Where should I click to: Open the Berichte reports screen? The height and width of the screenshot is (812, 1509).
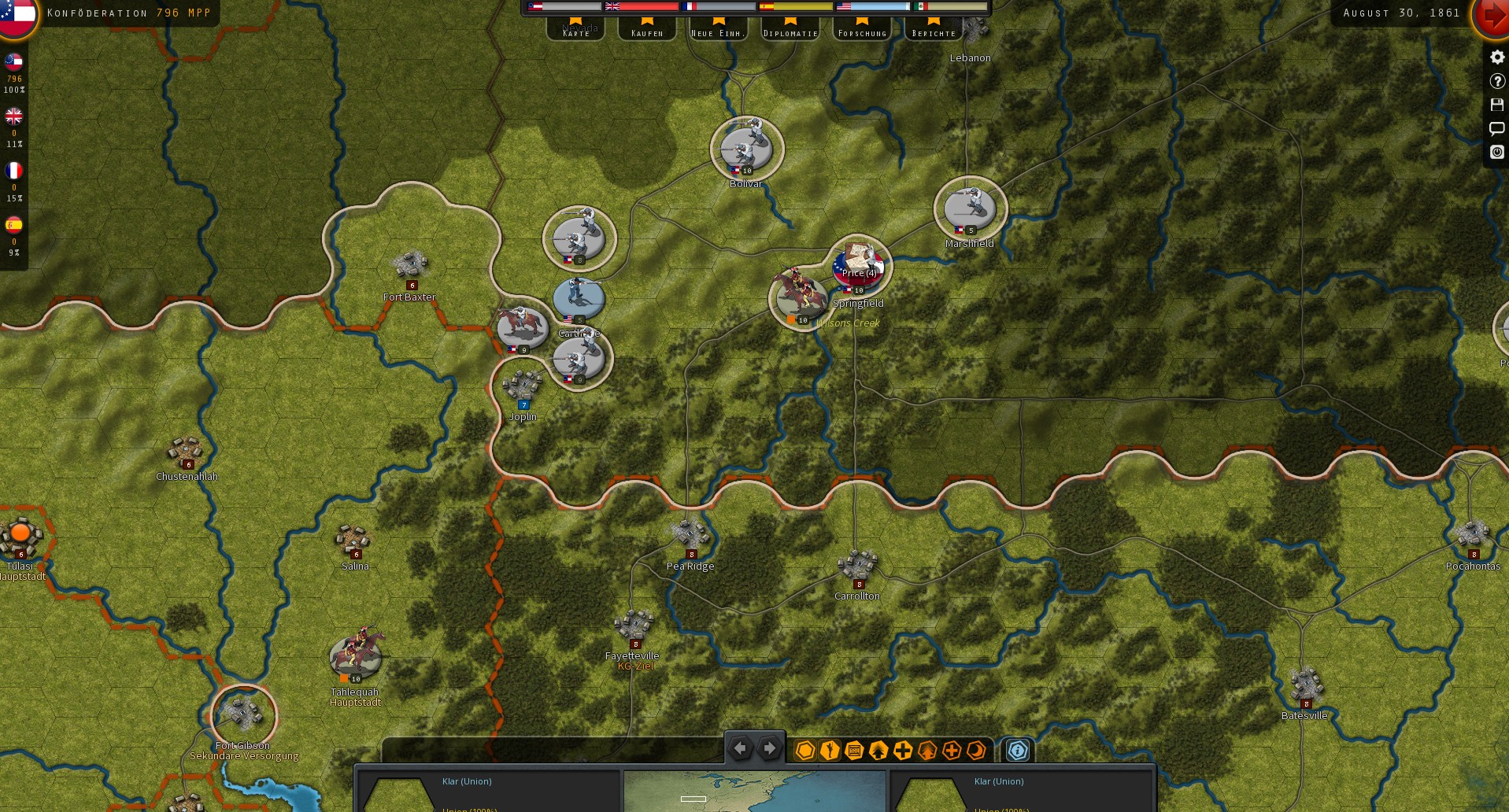point(933,31)
